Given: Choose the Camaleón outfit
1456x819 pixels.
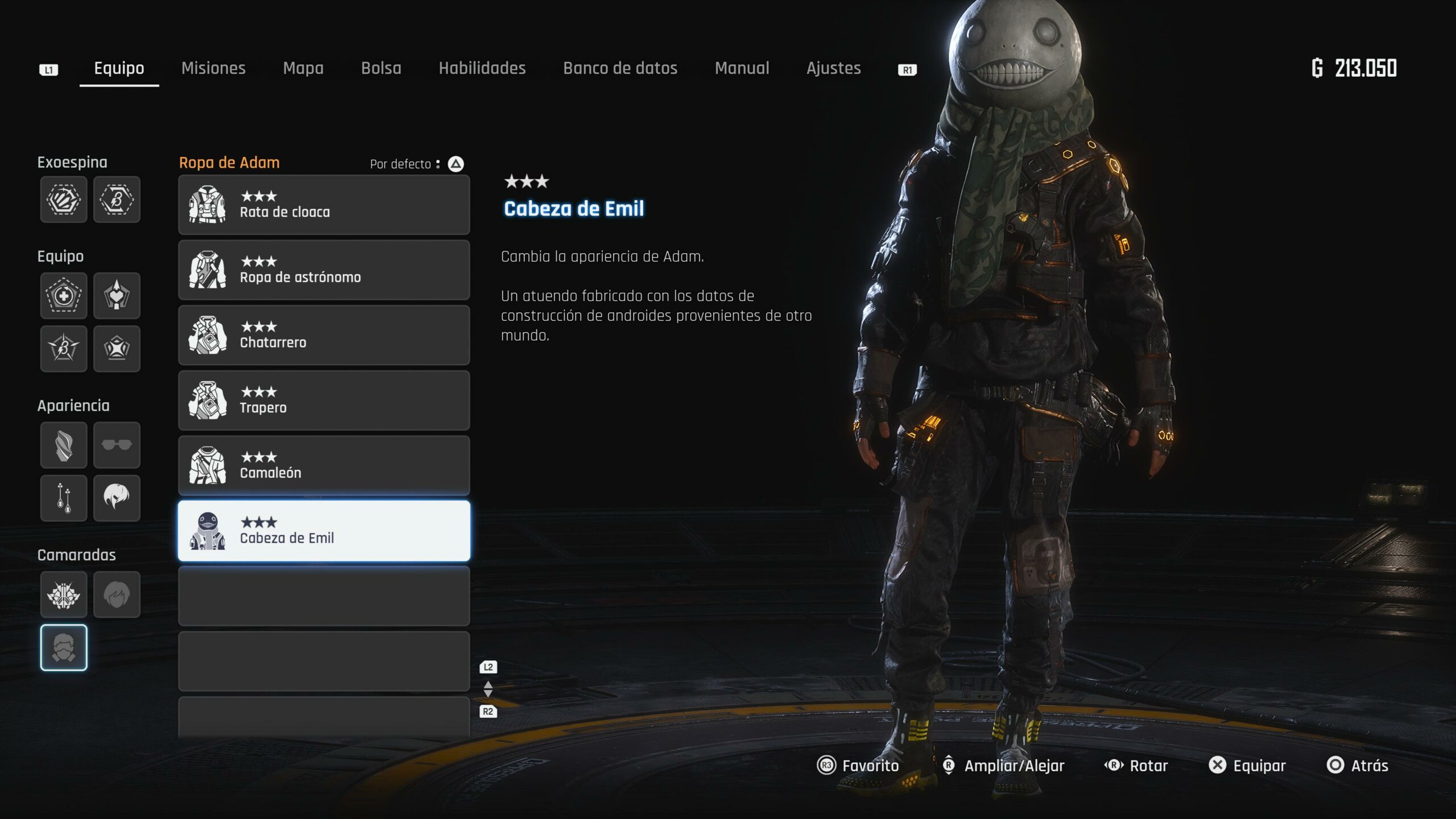Looking at the screenshot, I should point(324,466).
